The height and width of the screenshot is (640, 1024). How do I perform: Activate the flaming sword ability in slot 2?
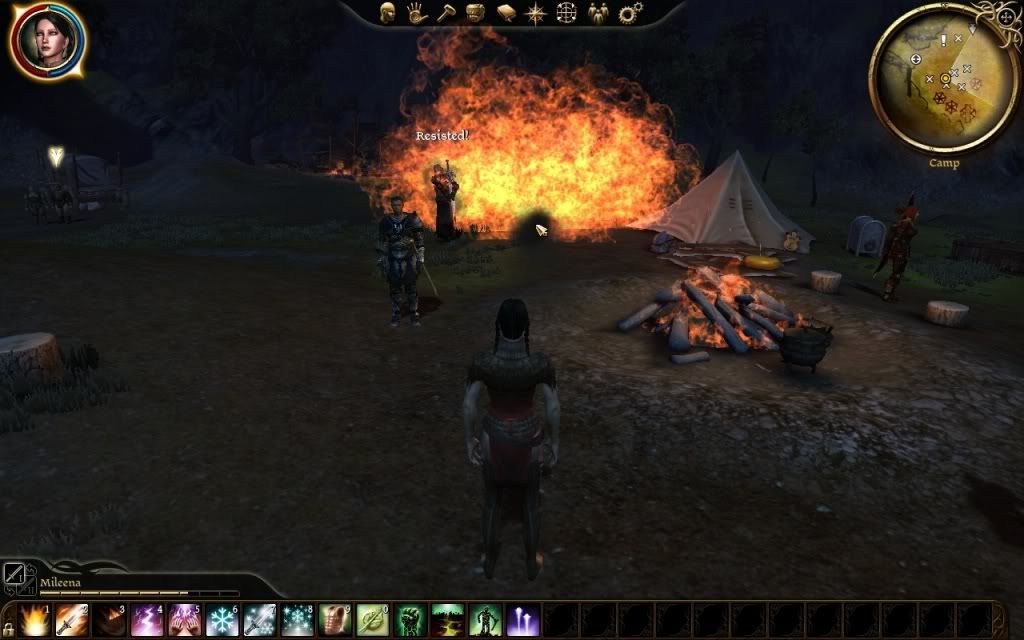point(72,620)
